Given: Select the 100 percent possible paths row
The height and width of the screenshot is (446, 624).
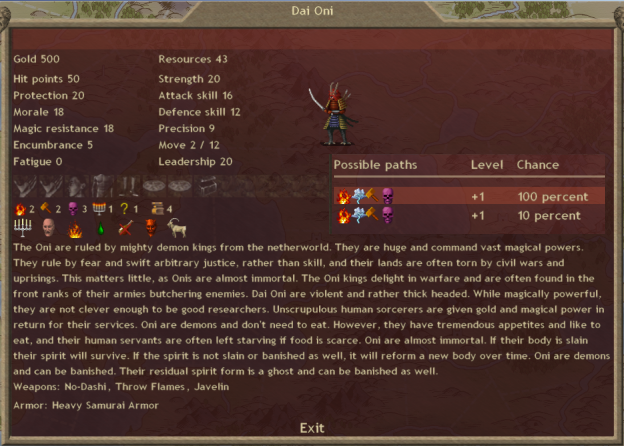Looking at the screenshot, I should 468,196.
